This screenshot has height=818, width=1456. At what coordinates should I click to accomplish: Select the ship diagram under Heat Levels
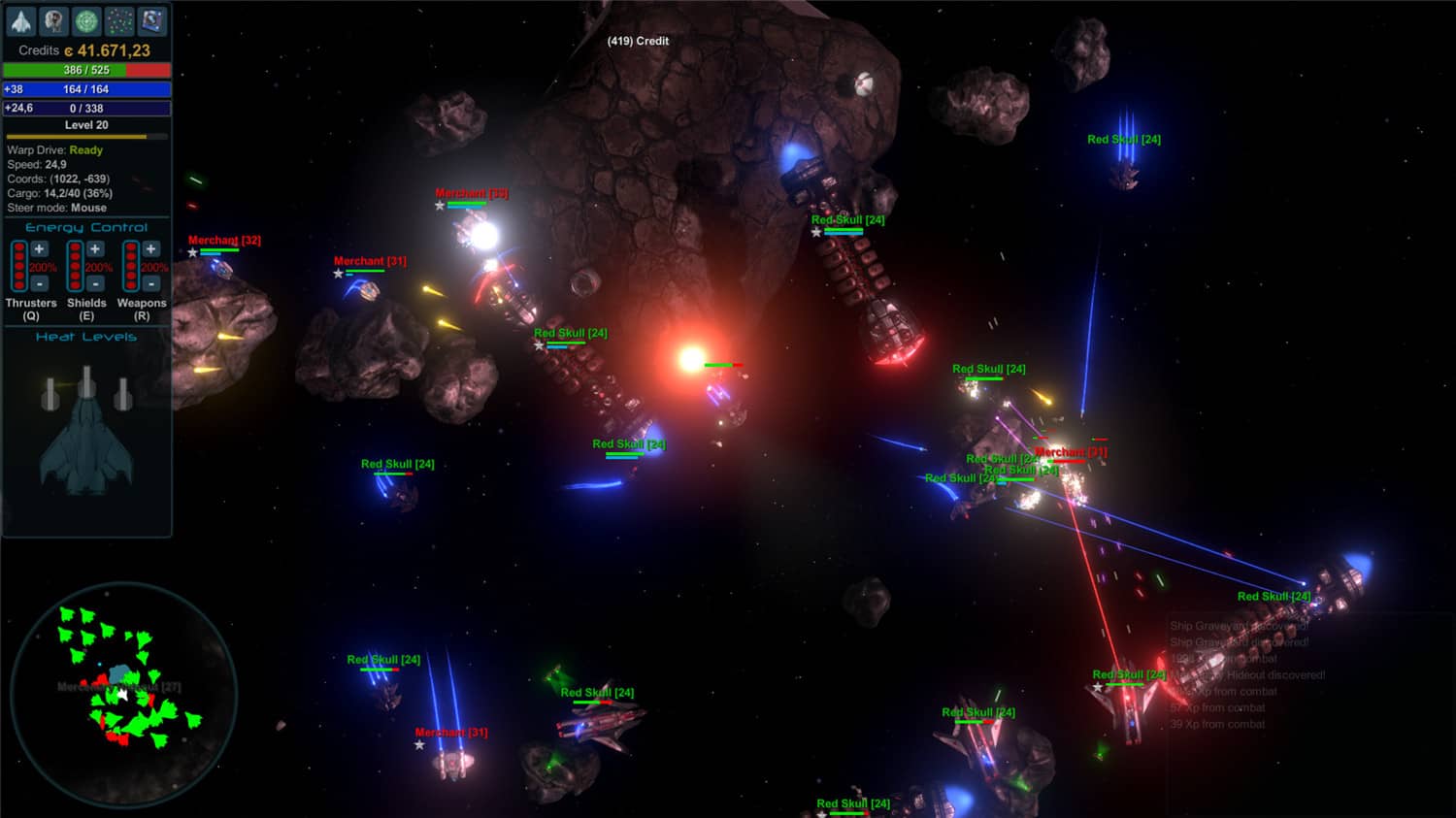click(86, 432)
